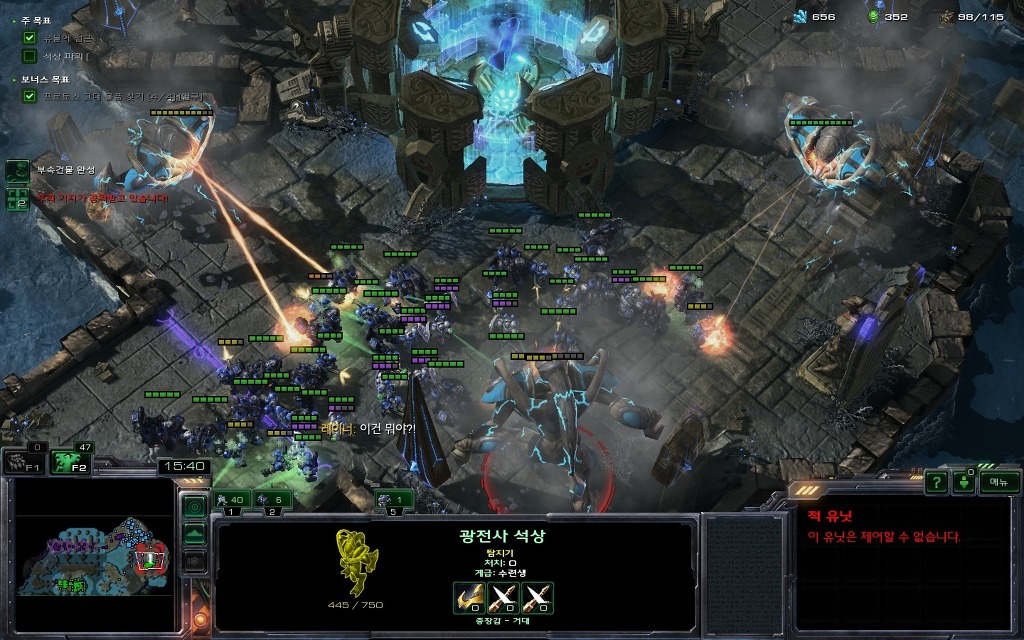Open the question mark help button
1024x640 pixels.
pyautogui.click(x=936, y=482)
